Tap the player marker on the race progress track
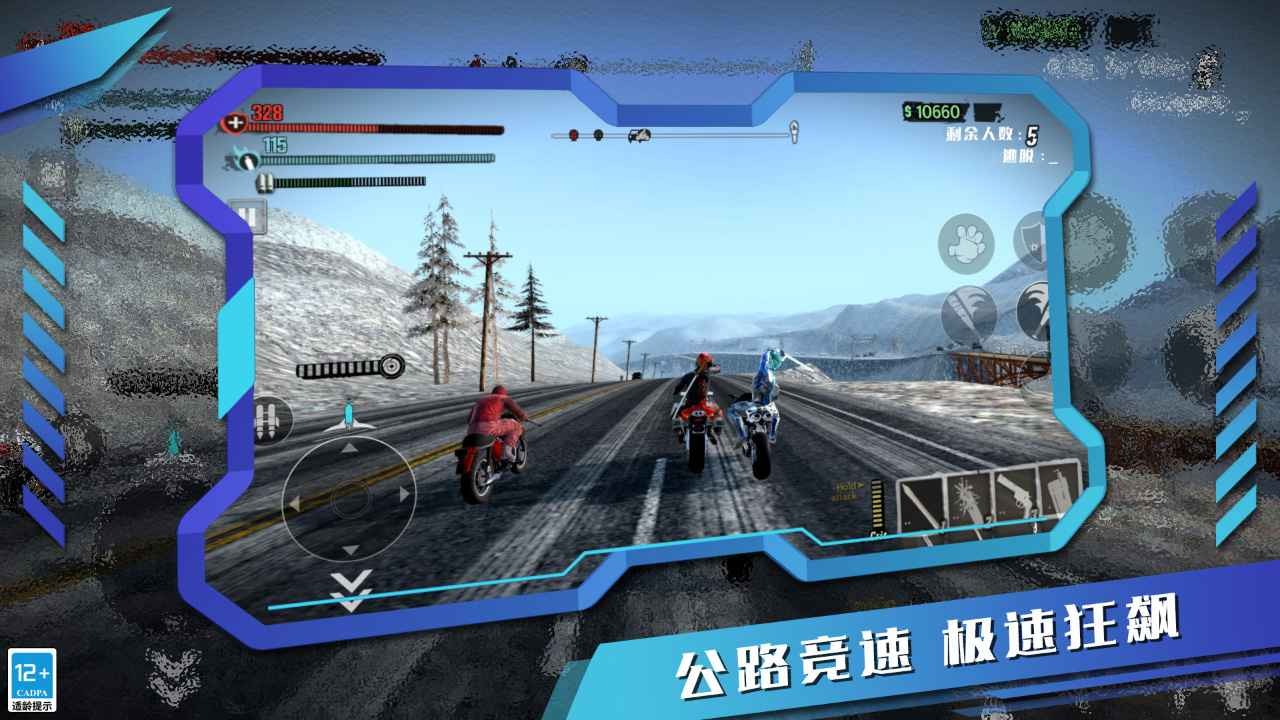1280x720 pixels. pyautogui.click(x=638, y=135)
